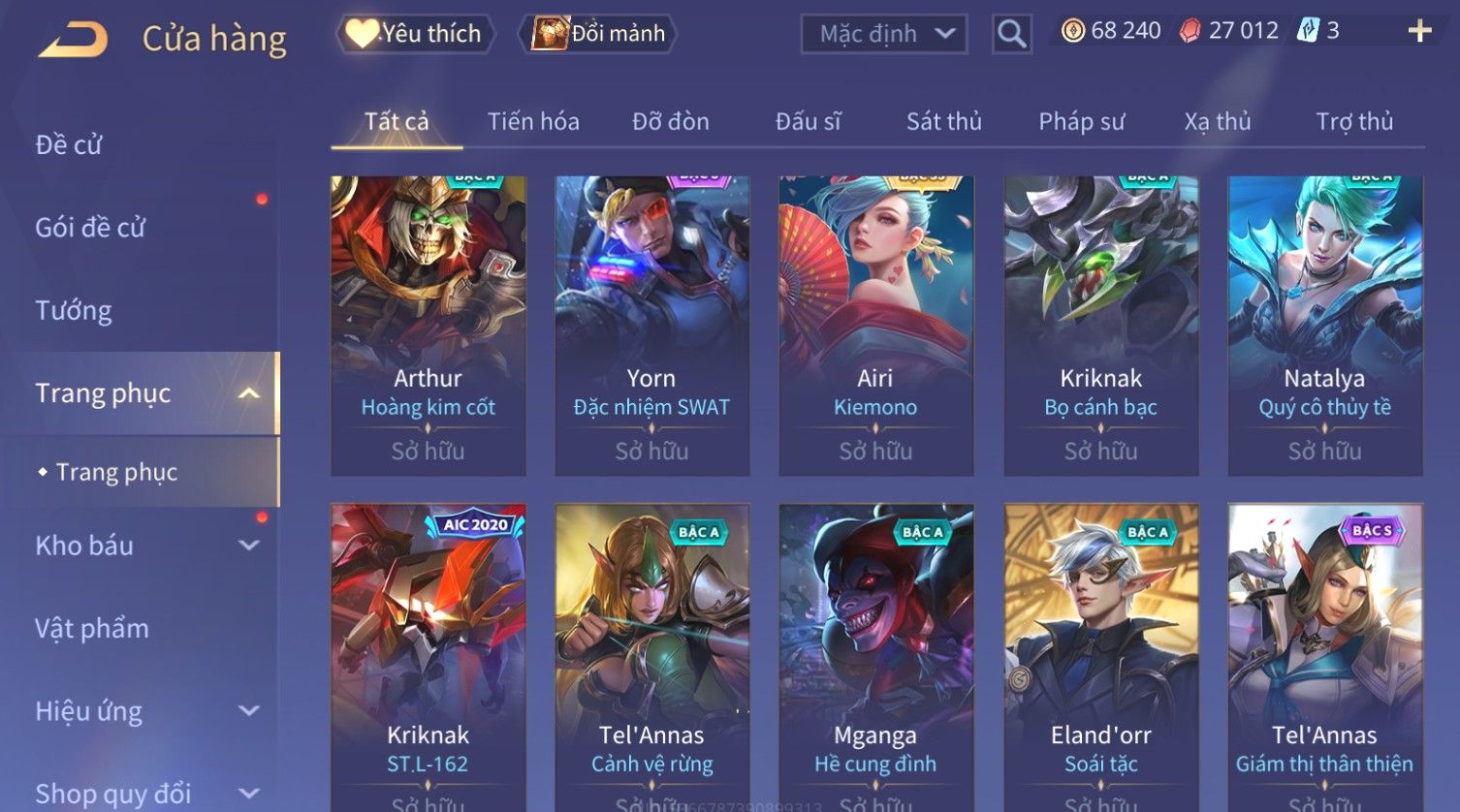
Task: Add currency with the plus button
Action: click(1419, 31)
